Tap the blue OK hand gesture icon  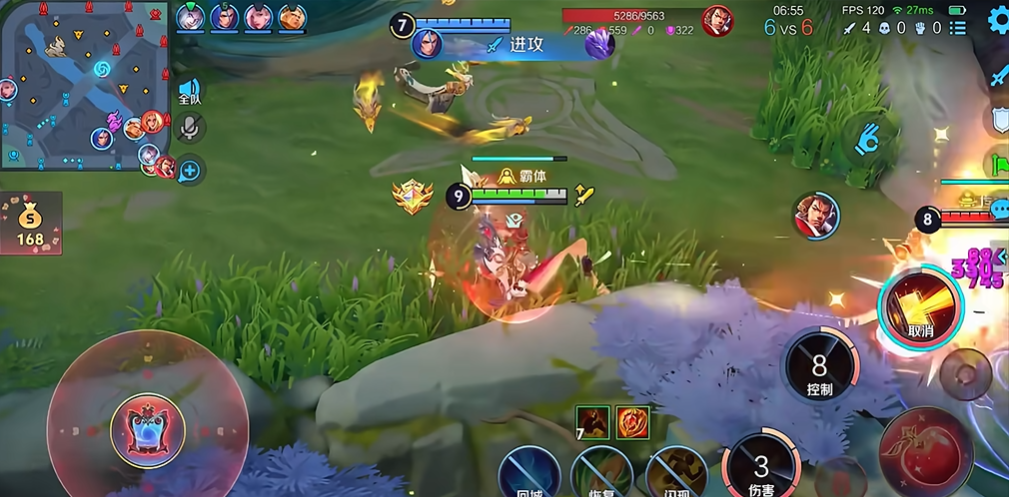866,139
